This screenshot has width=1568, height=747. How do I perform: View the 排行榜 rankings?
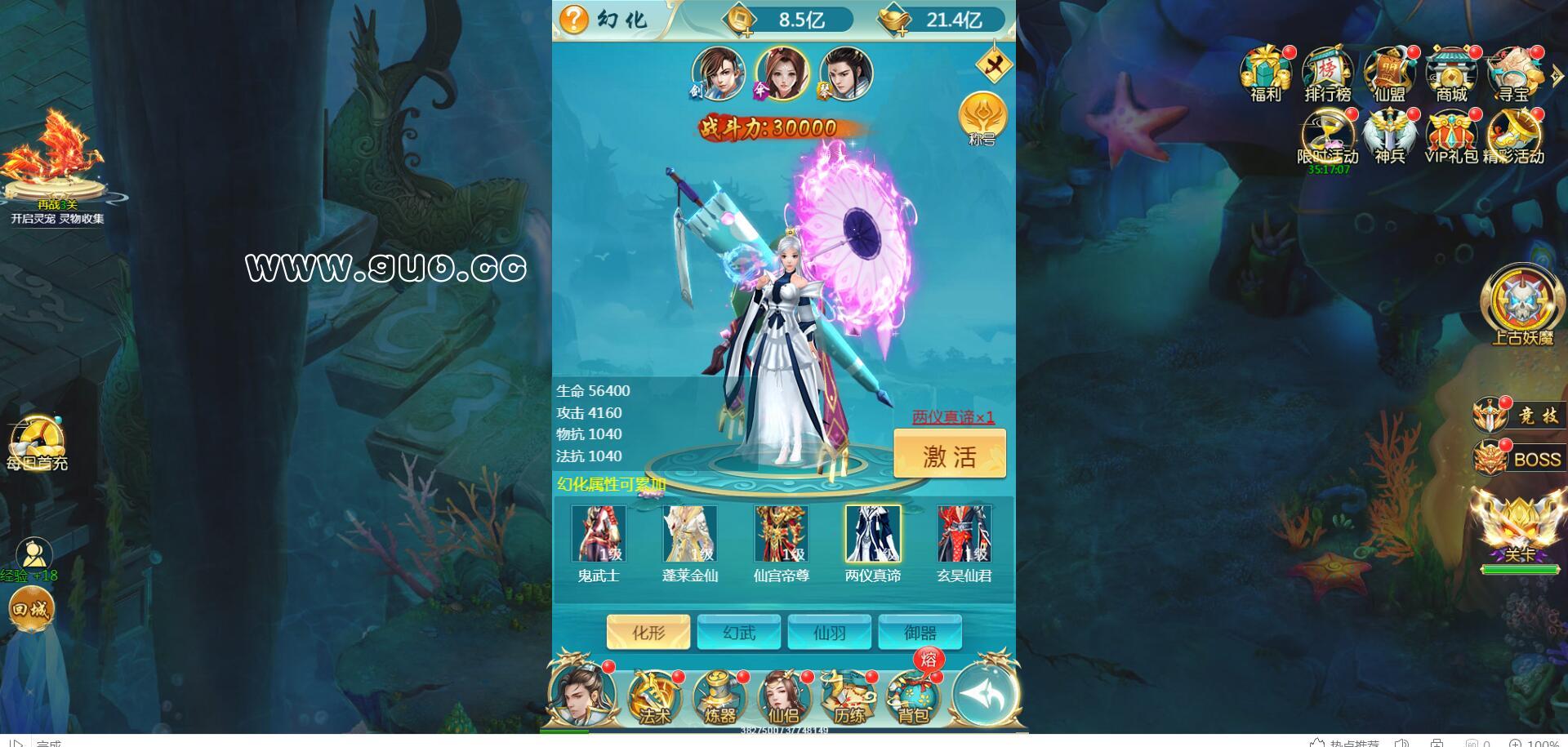[1327, 73]
